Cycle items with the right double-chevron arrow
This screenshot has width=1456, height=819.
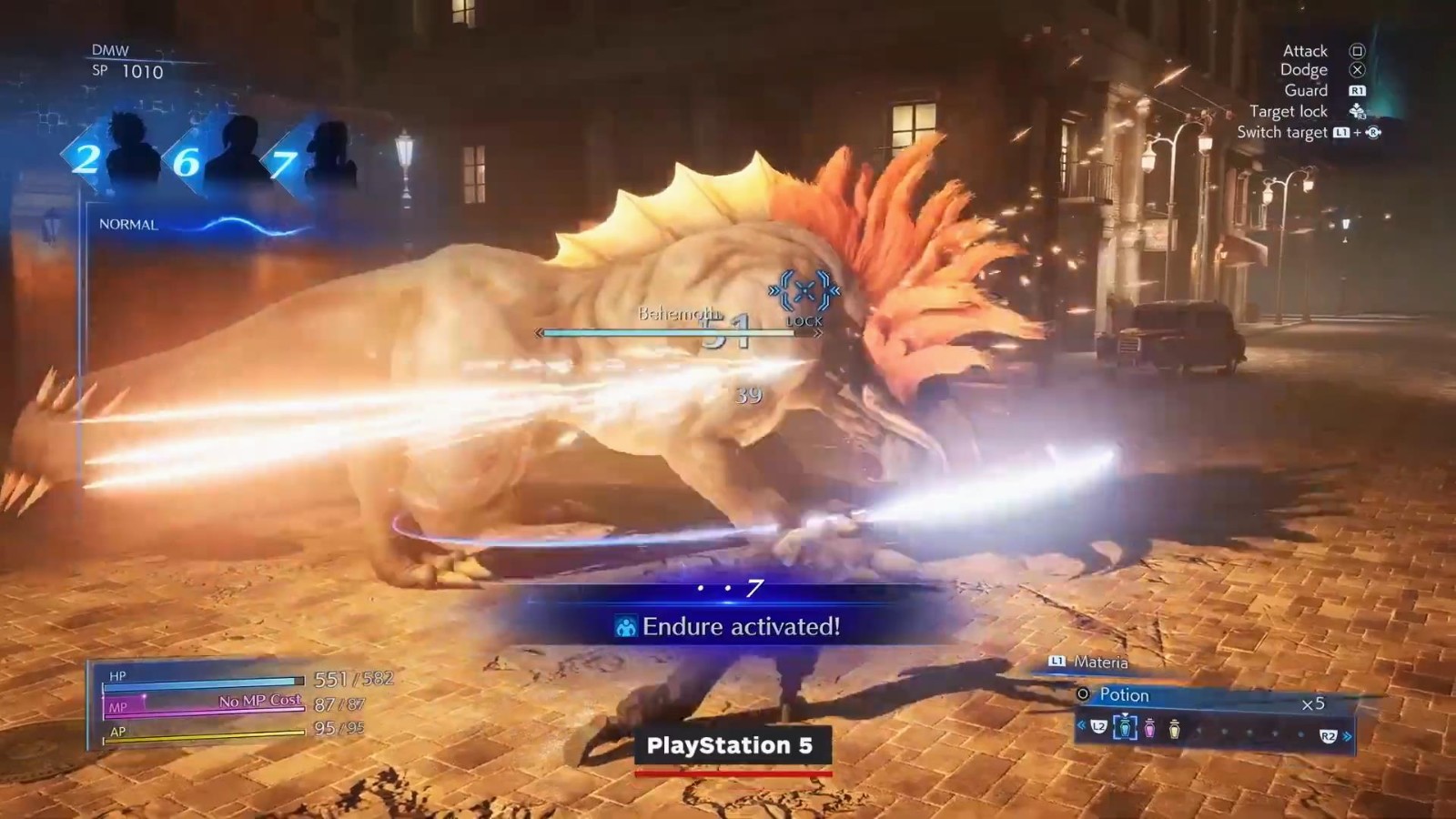click(x=1348, y=736)
